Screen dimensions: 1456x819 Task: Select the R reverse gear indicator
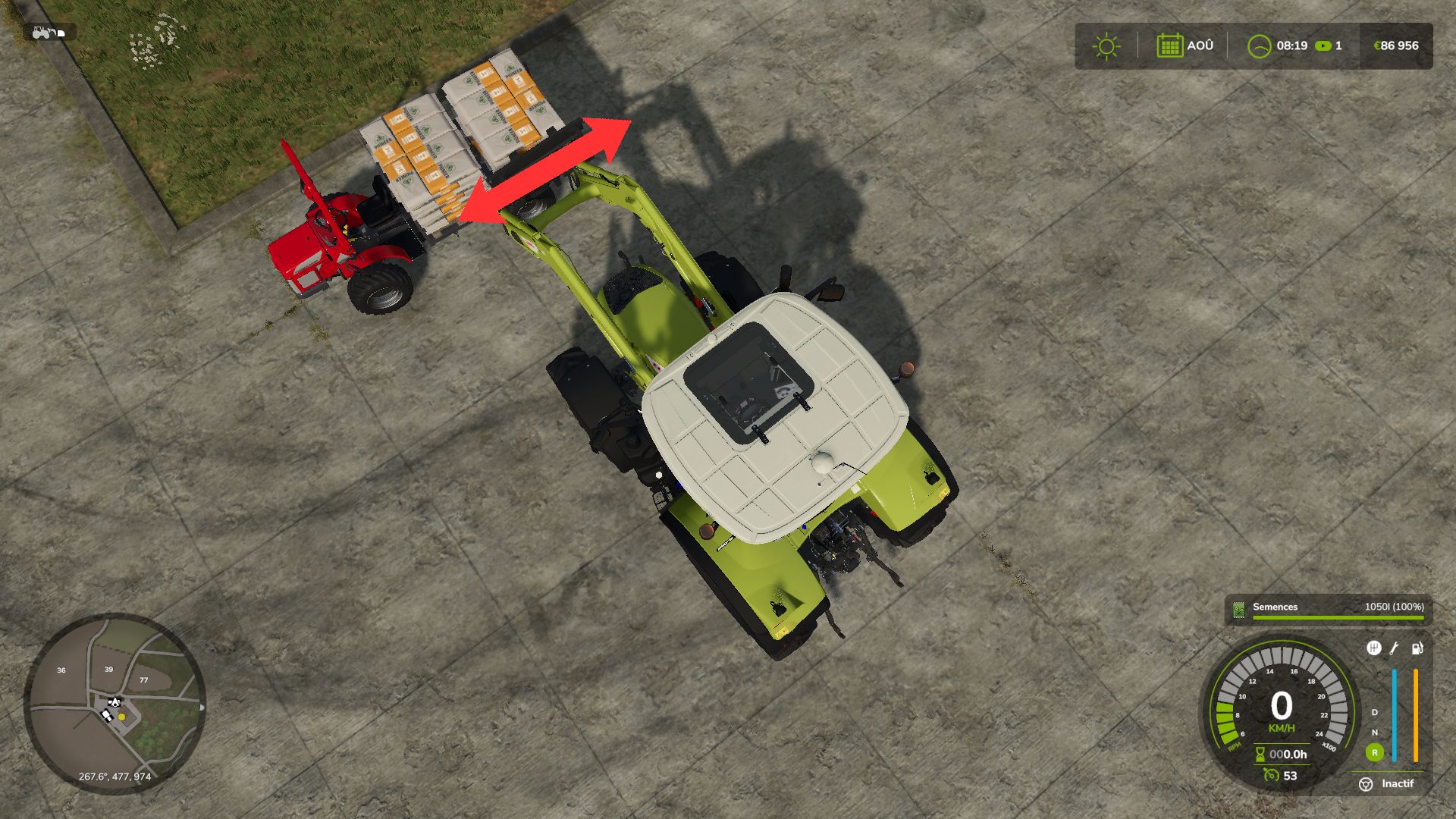tap(1374, 752)
